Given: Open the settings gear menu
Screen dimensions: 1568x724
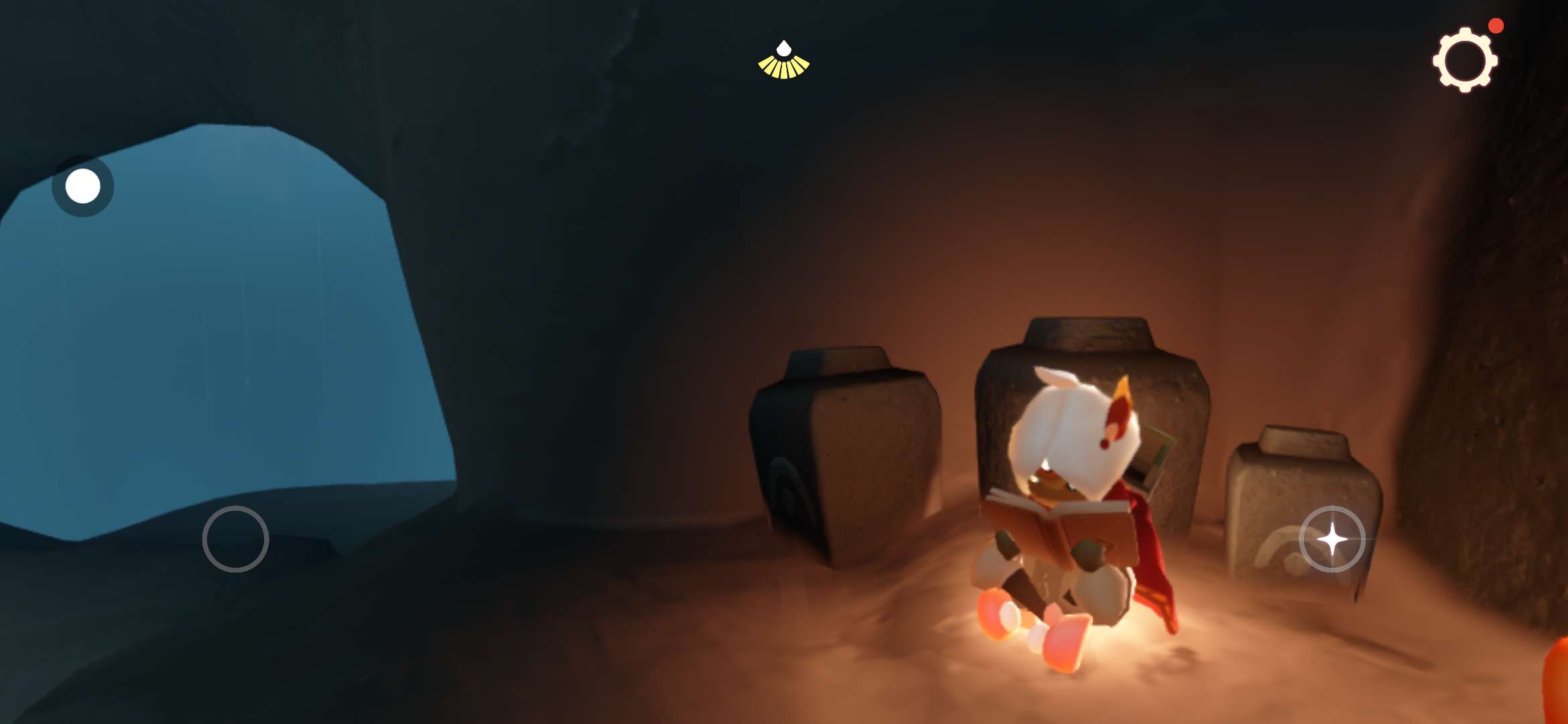Looking at the screenshot, I should coord(1465,60).
